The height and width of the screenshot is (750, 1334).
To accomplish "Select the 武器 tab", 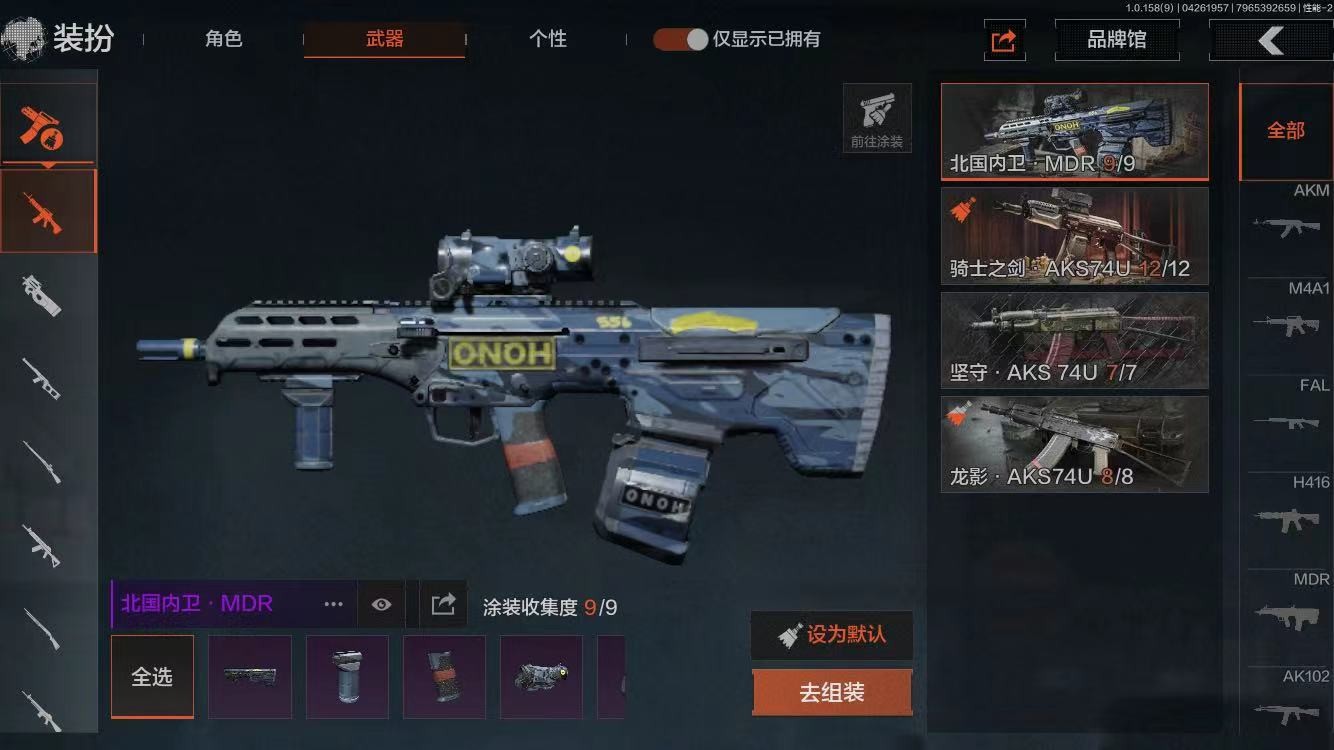I will point(384,40).
